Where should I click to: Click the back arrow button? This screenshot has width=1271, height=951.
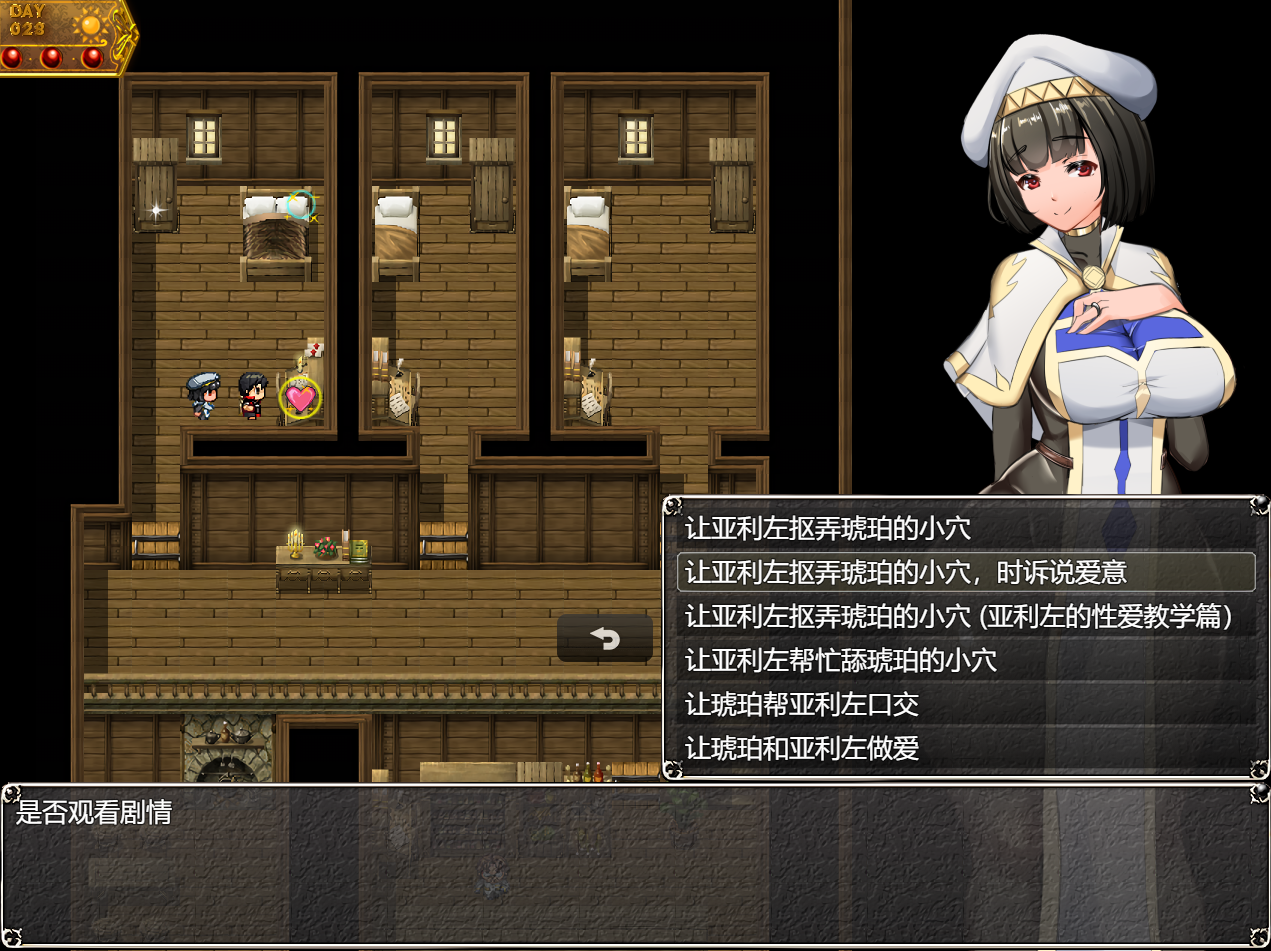tap(605, 638)
